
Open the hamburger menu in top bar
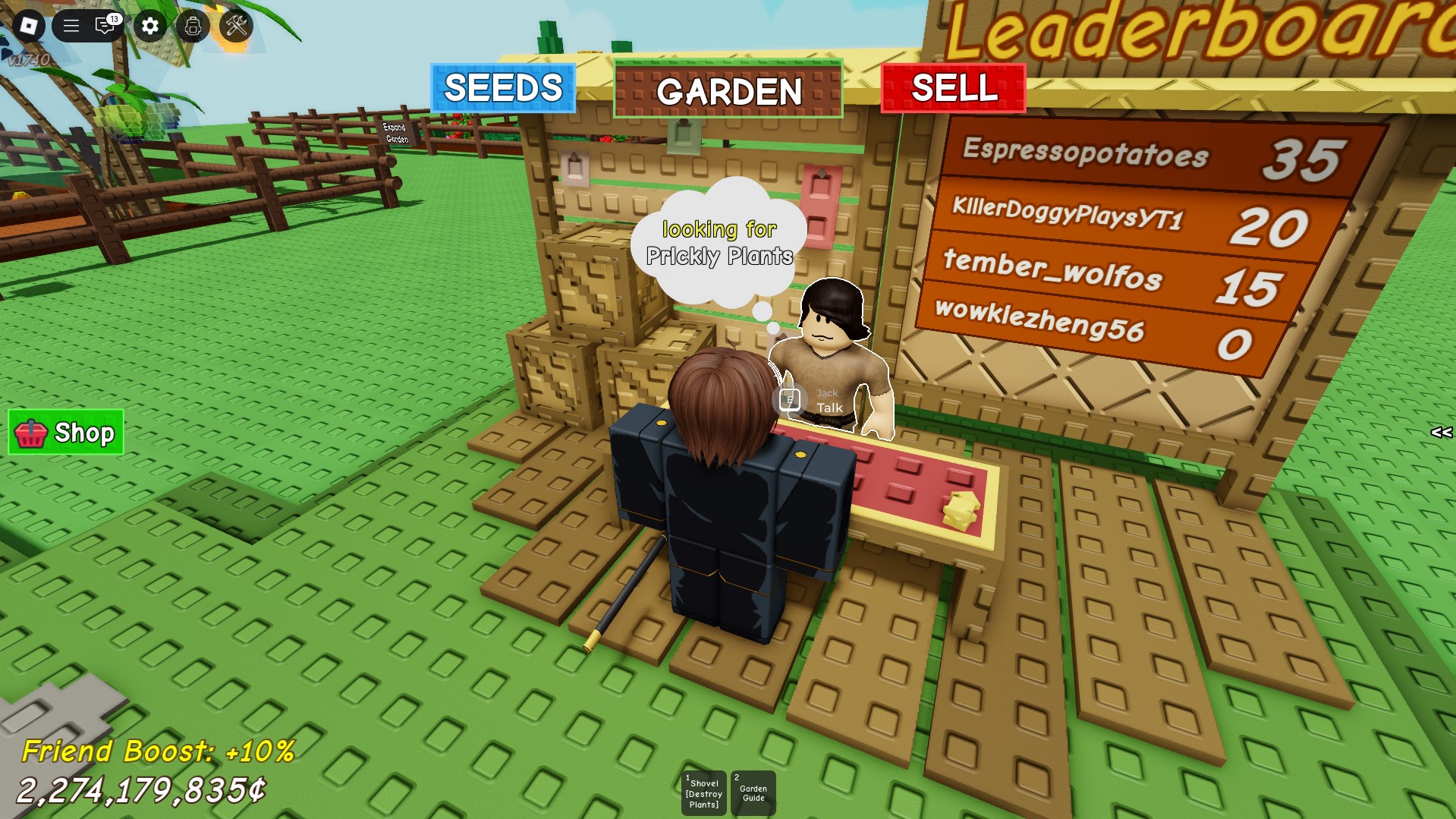pos(71,25)
